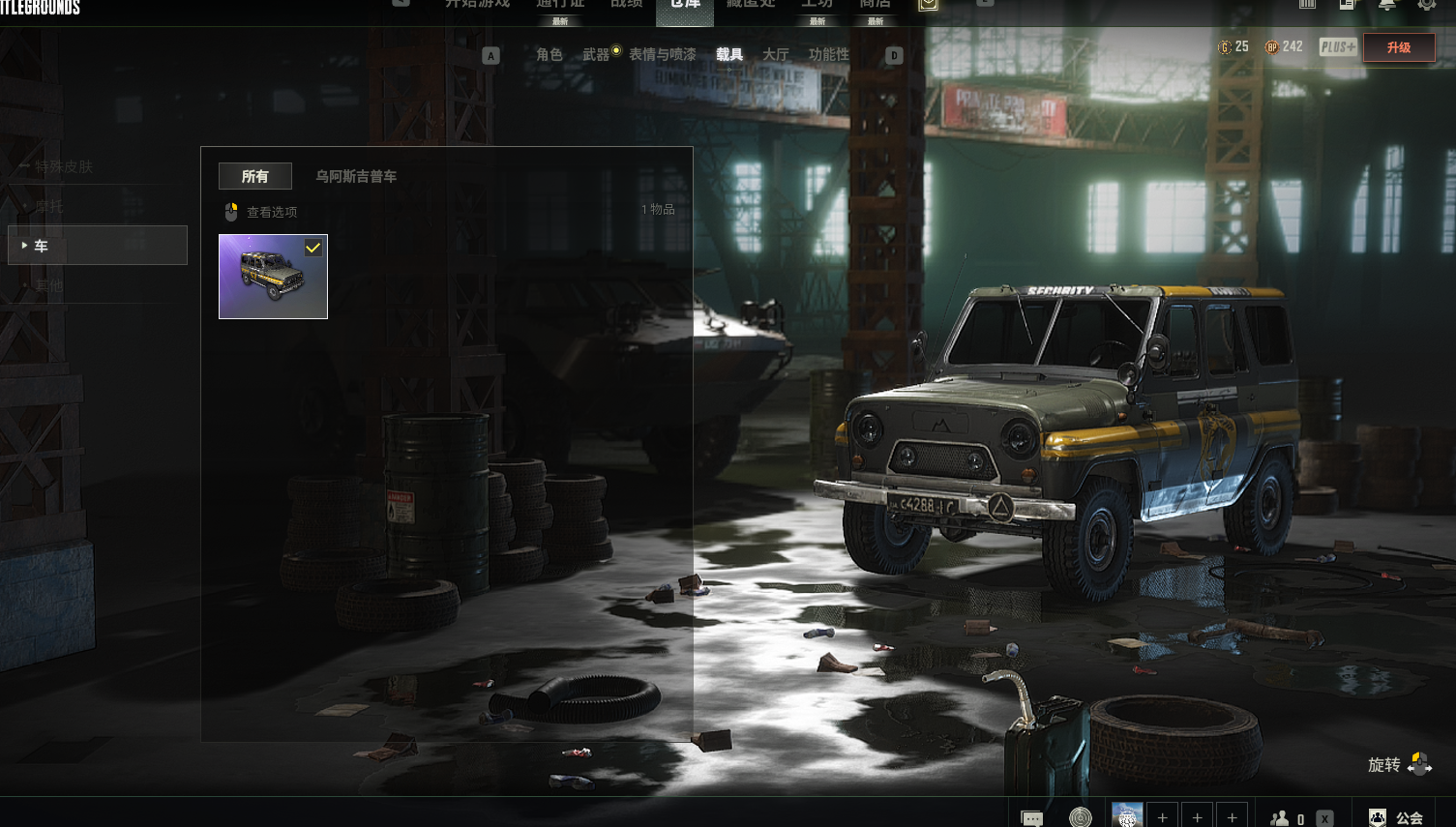Switch to the 角色 character tab
Image resolution: width=1456 pixels, height=827 pixels.
[549, 55]
